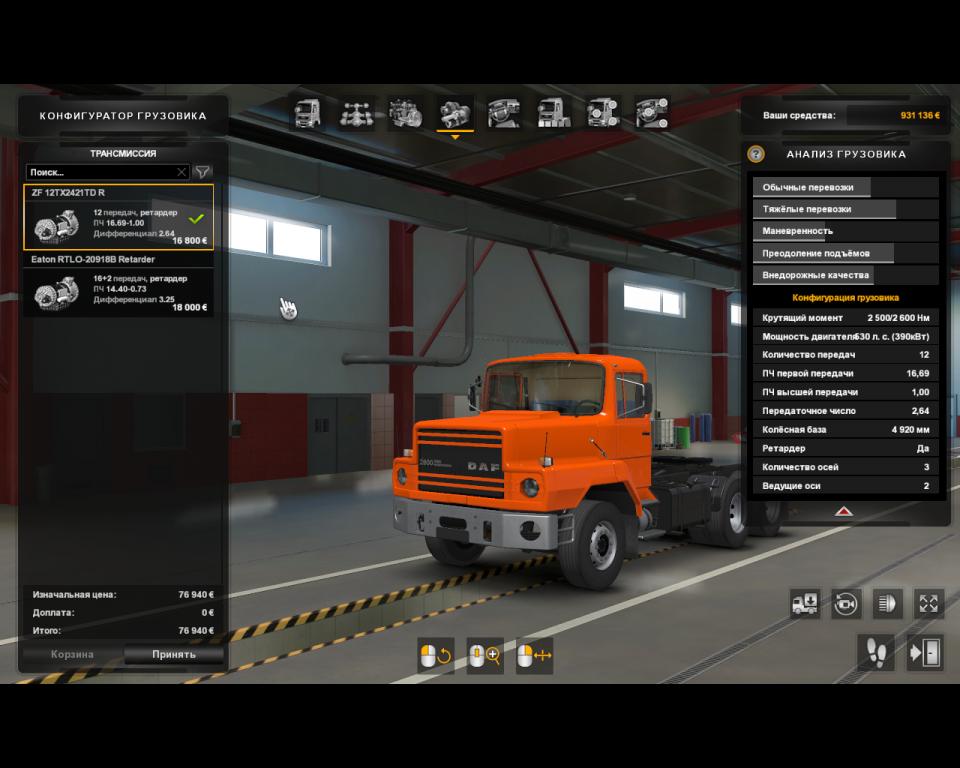Open the Корзина cart
The width and height of the screenshot is (960, 768).
point(73,655)
